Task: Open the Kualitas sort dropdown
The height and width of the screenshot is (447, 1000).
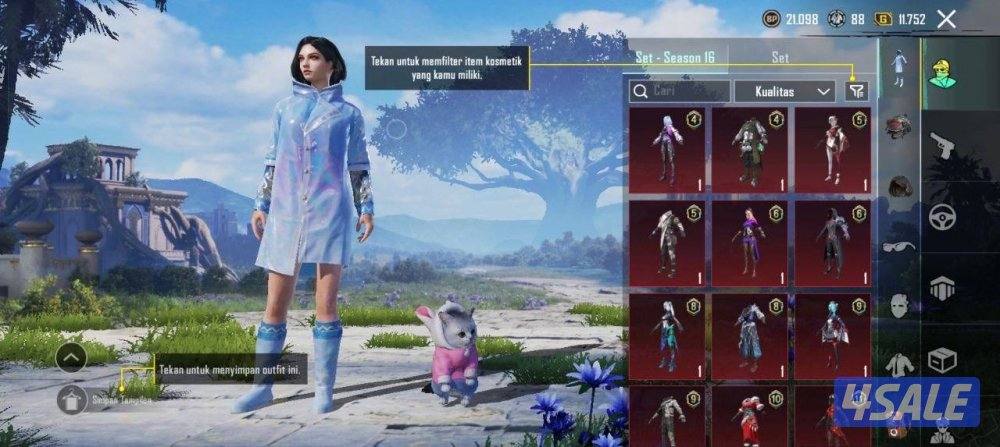Action: pyautogui.click(x=785, y=91)
